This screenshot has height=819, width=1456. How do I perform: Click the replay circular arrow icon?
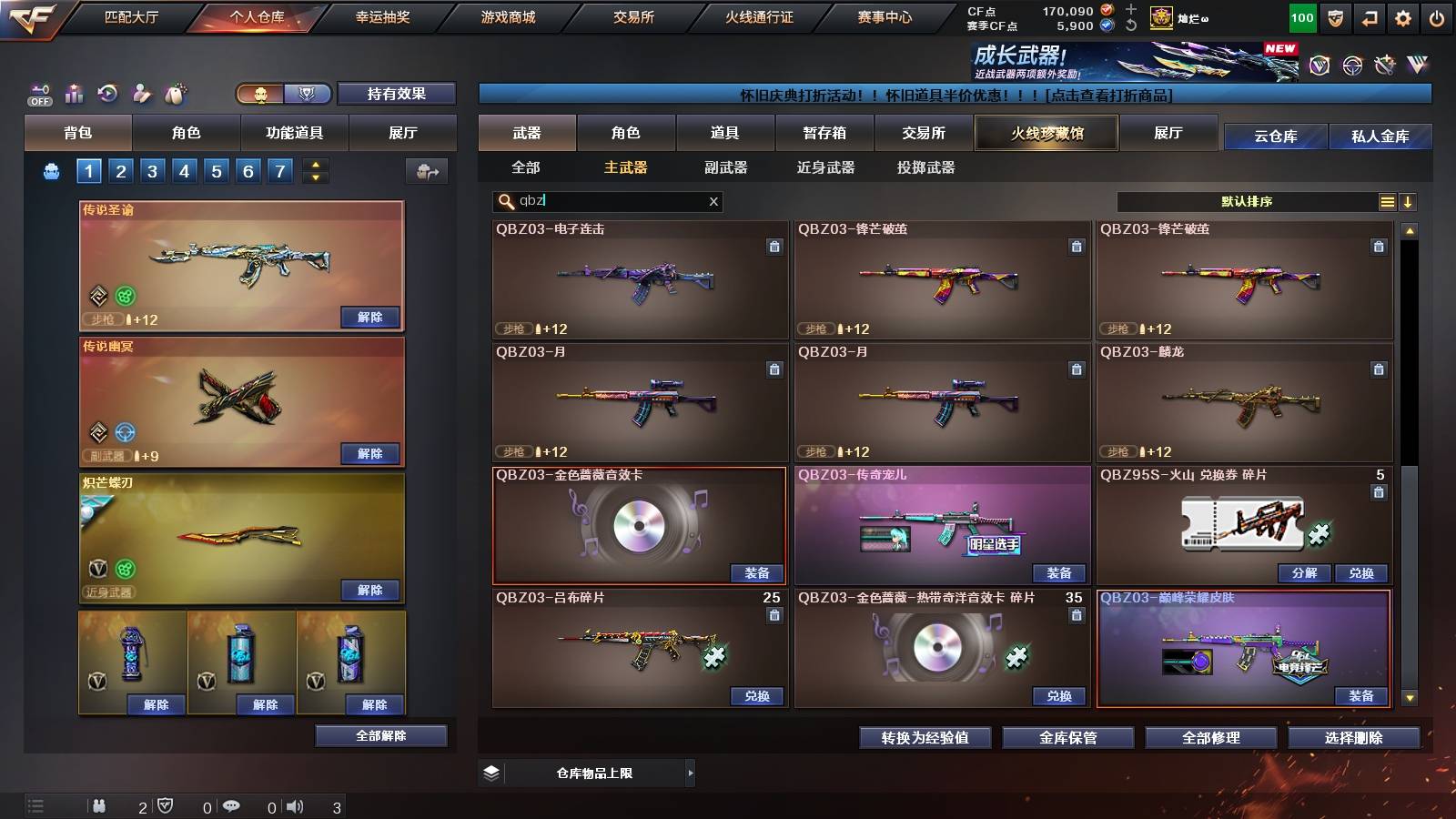point(107,93)
